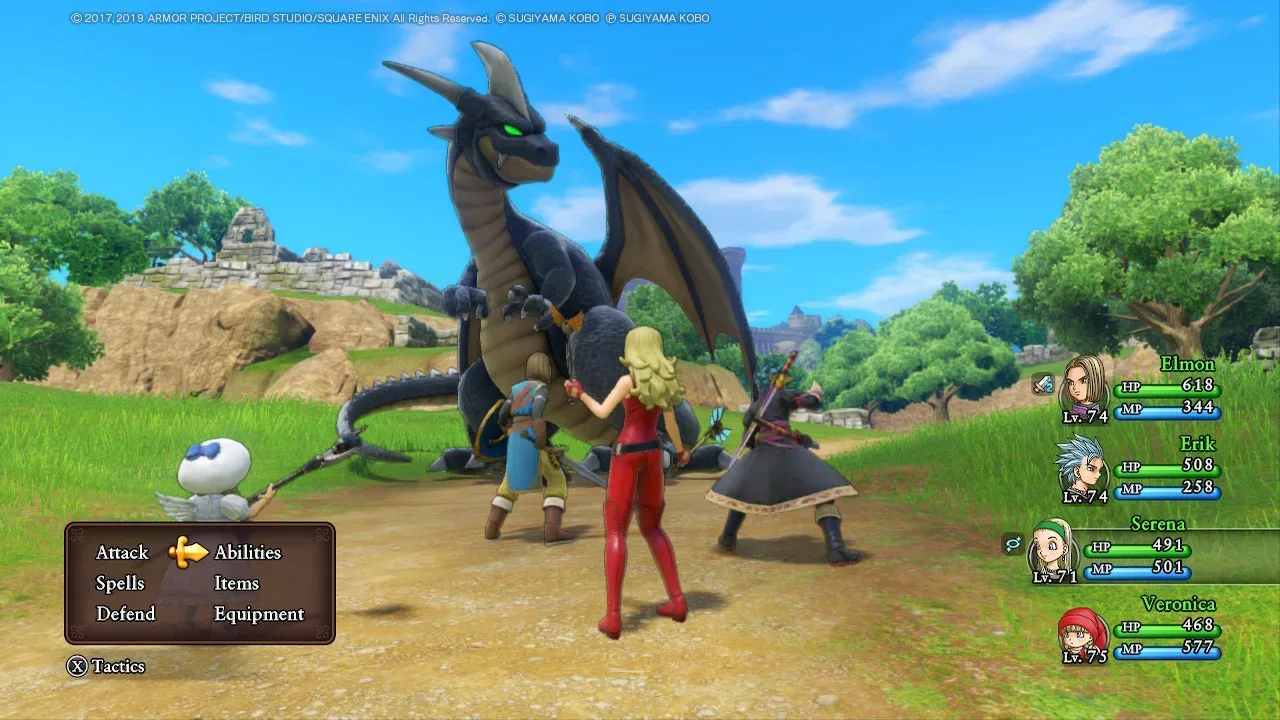Open the Abilities menu
Screen dimensions: 1280x720
249,552
